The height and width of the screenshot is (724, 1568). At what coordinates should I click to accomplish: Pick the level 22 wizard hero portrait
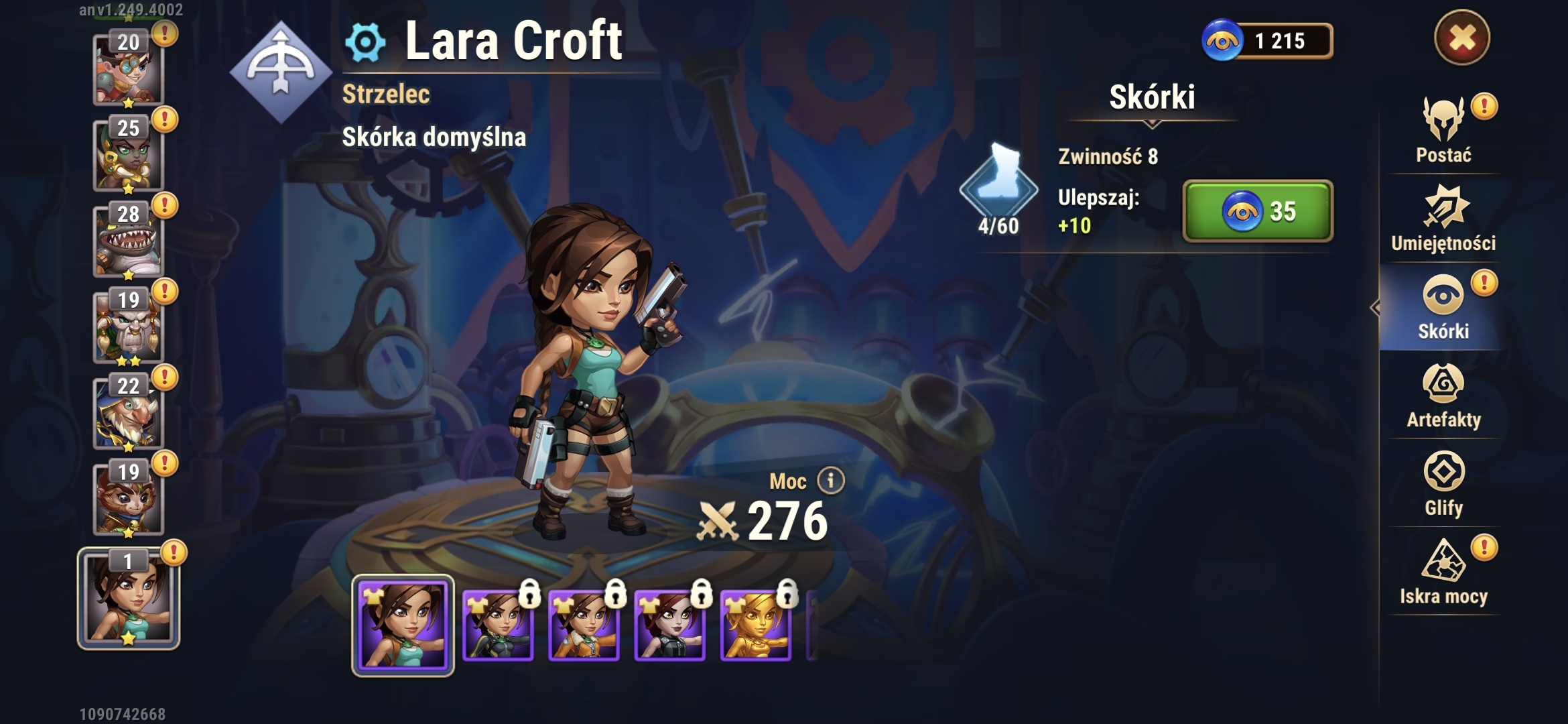128,412
